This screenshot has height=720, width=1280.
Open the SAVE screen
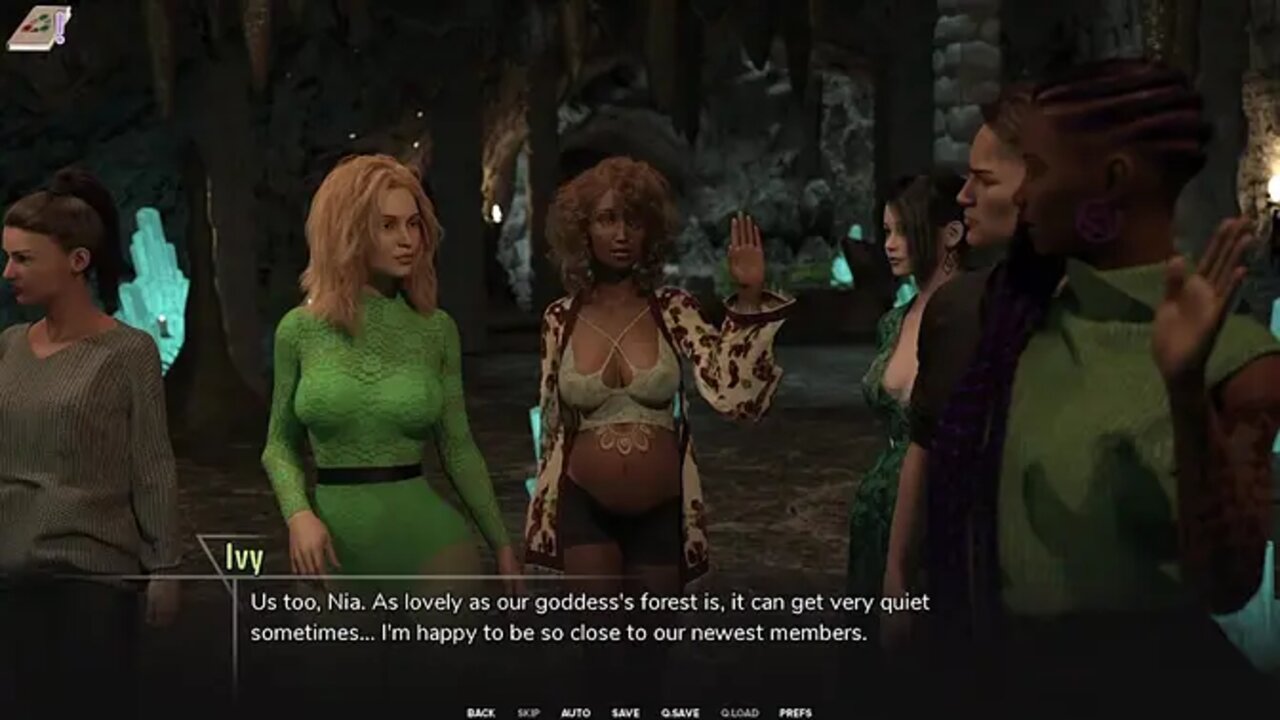pyautogui.click(x=625, y=713)
